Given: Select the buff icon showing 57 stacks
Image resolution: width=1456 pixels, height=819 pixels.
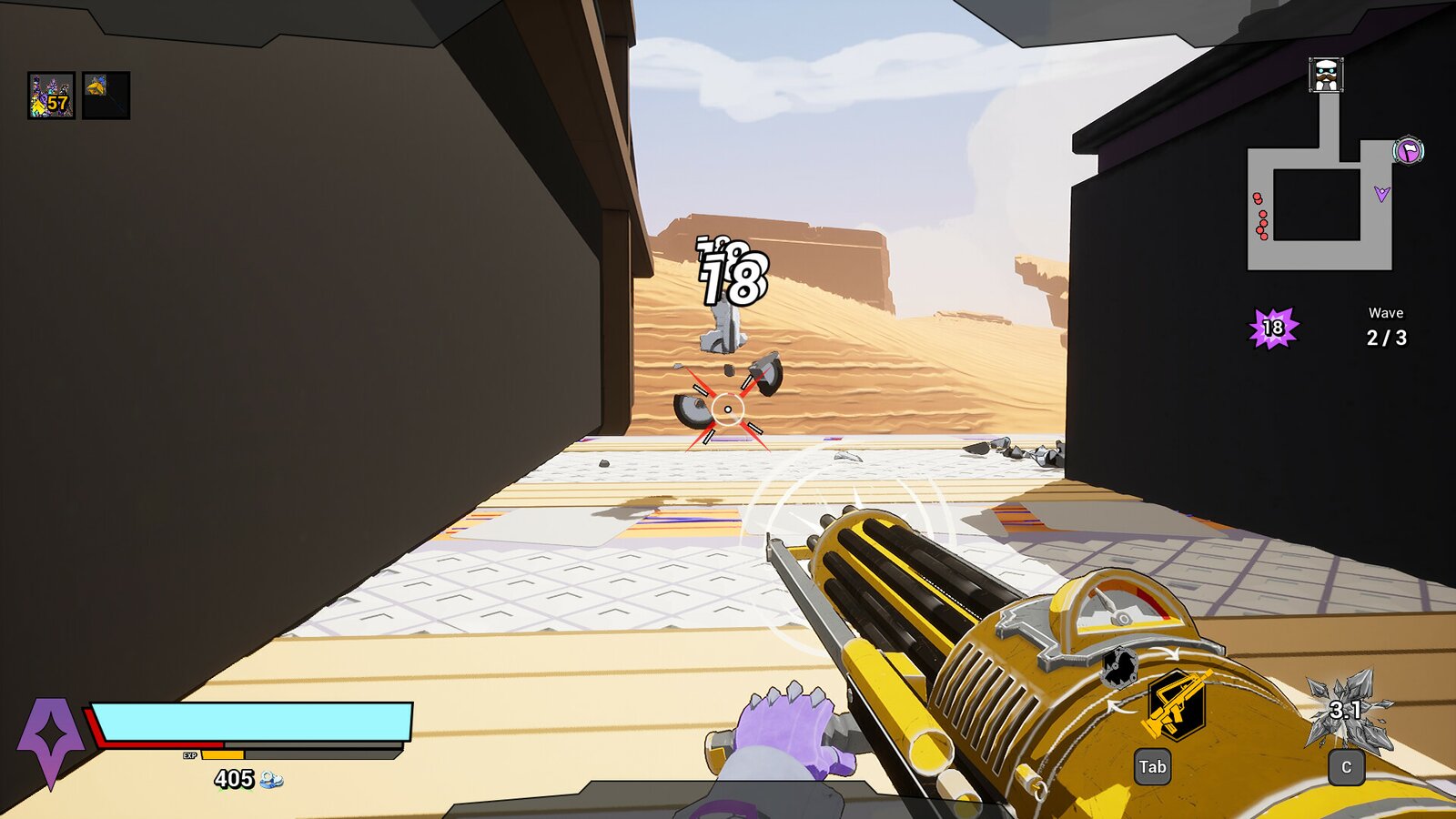Looking at the screenshot, I should (x=51, y=96).
